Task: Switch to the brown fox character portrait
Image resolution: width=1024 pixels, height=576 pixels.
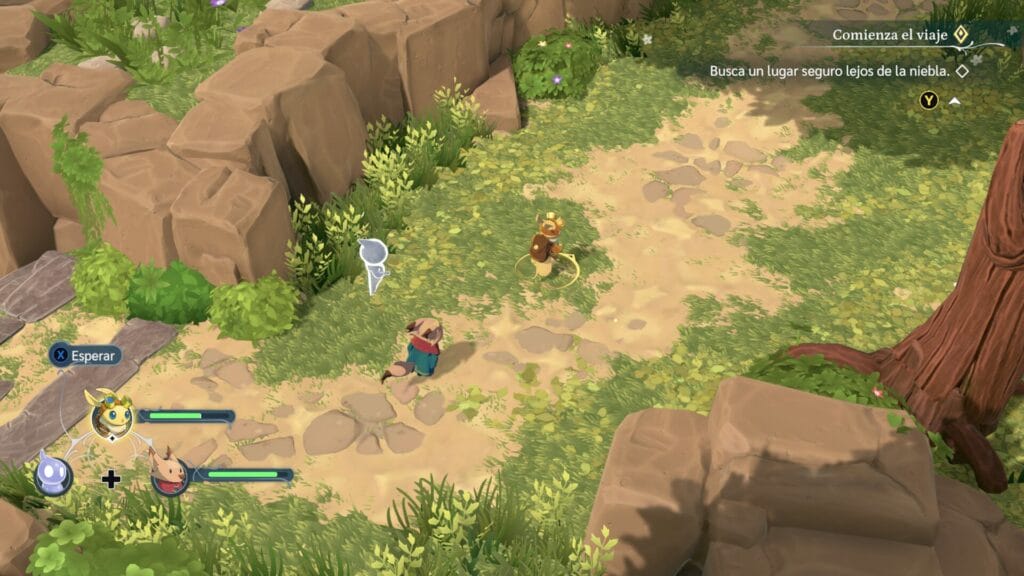Action: [169, 473]
